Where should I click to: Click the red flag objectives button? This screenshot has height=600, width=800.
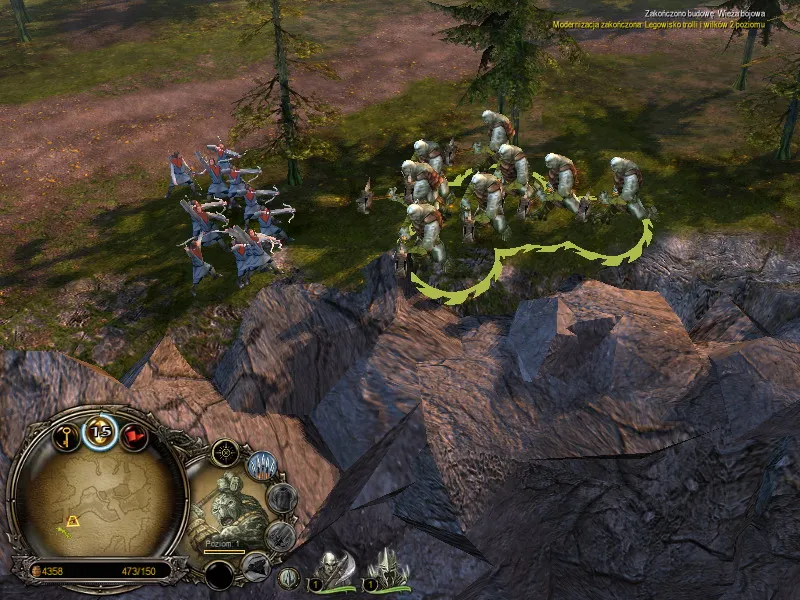click(x=133, y=437)
